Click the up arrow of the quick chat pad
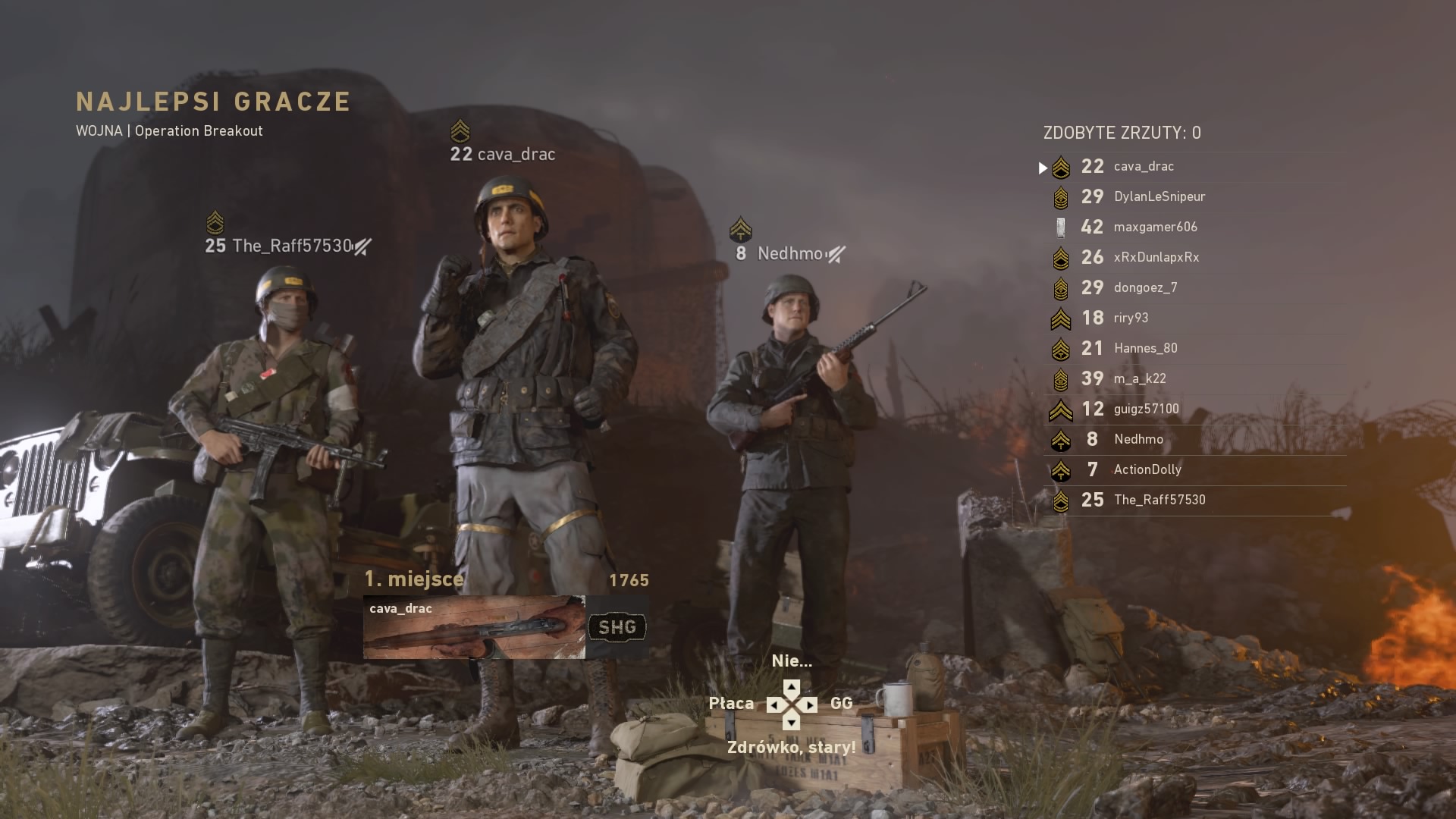 (793, 687)
